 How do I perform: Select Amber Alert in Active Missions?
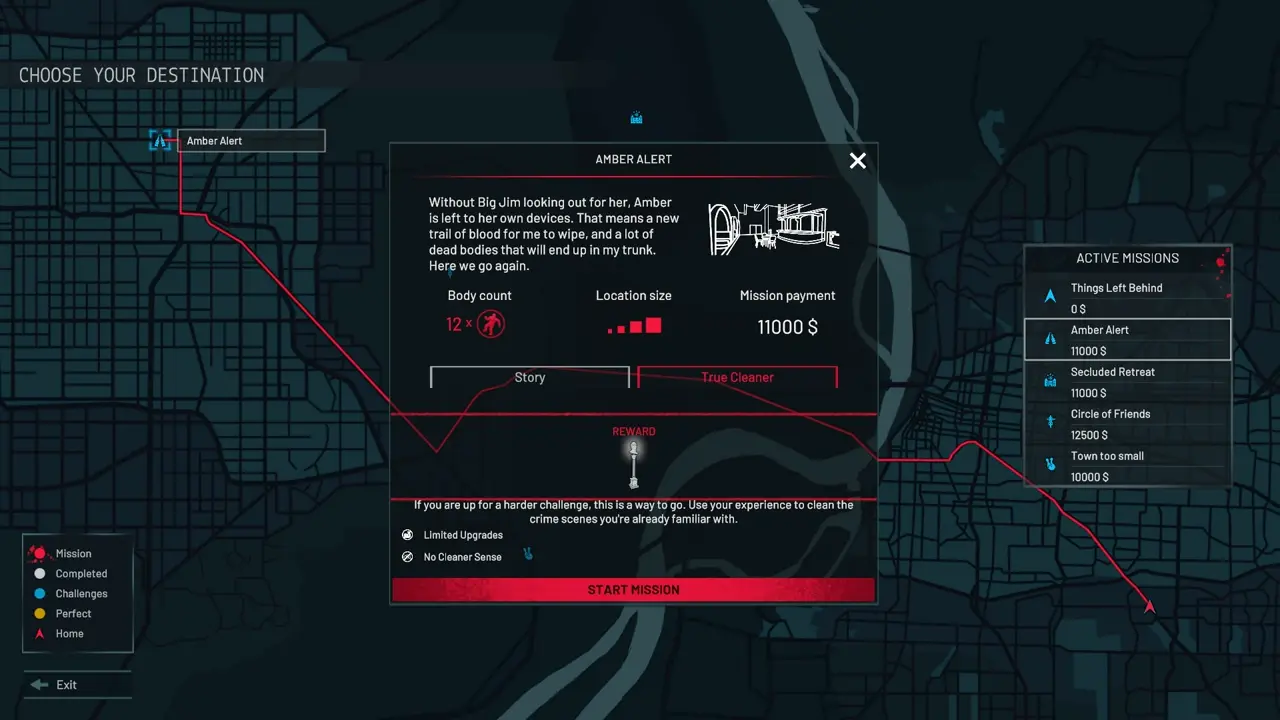click(x=1128, y=339)
